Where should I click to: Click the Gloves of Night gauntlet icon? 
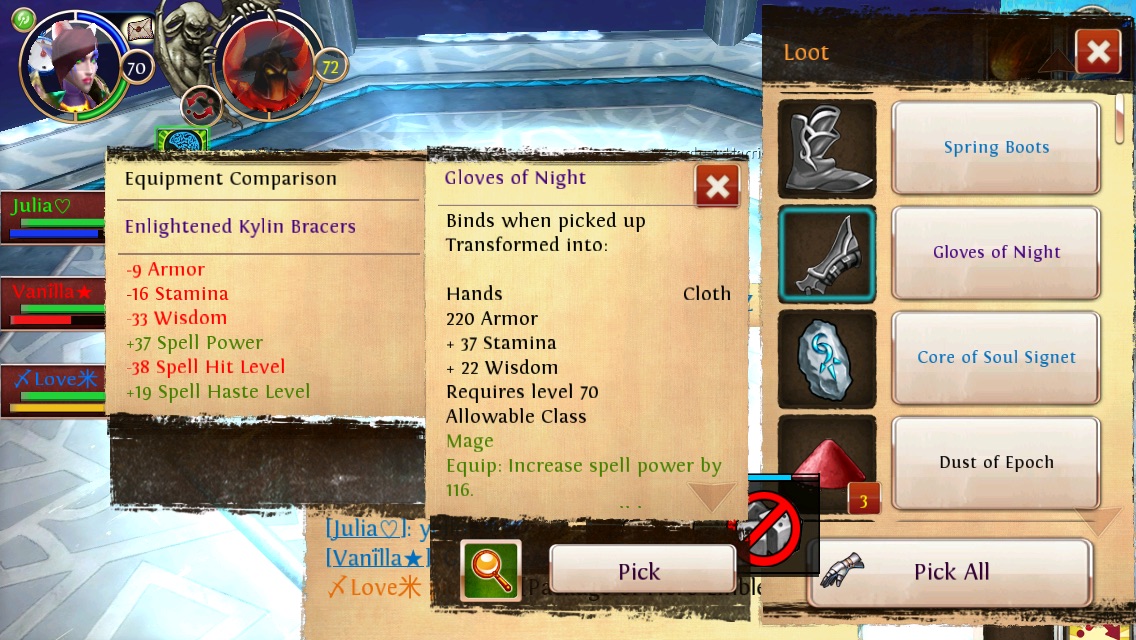pos(827,254)
